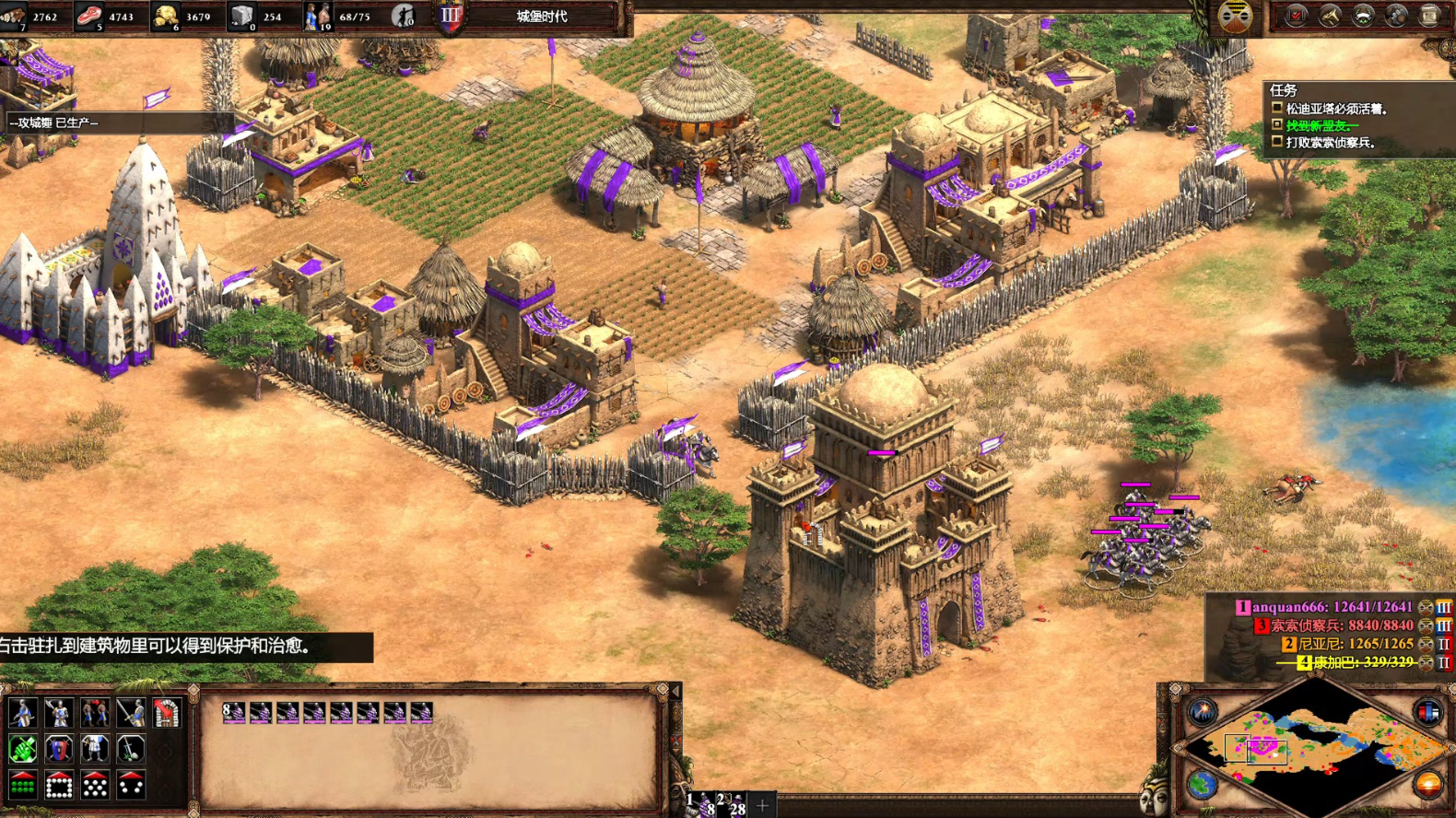Choose the line formation with green dots
Viewport: 1456px width, 818px height.
(x=22, y=786)
